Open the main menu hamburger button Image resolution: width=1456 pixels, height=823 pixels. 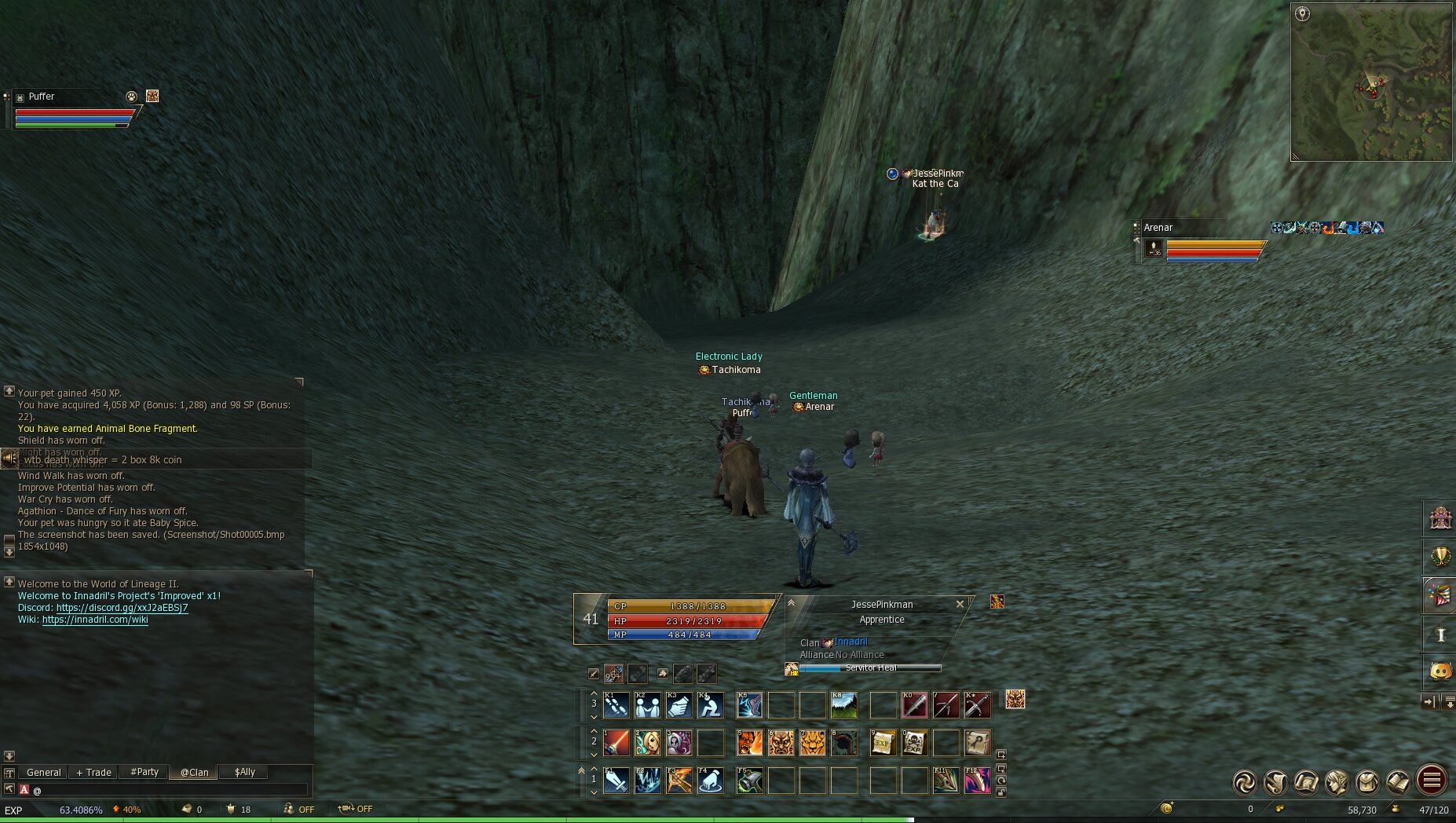[1432, 781]
